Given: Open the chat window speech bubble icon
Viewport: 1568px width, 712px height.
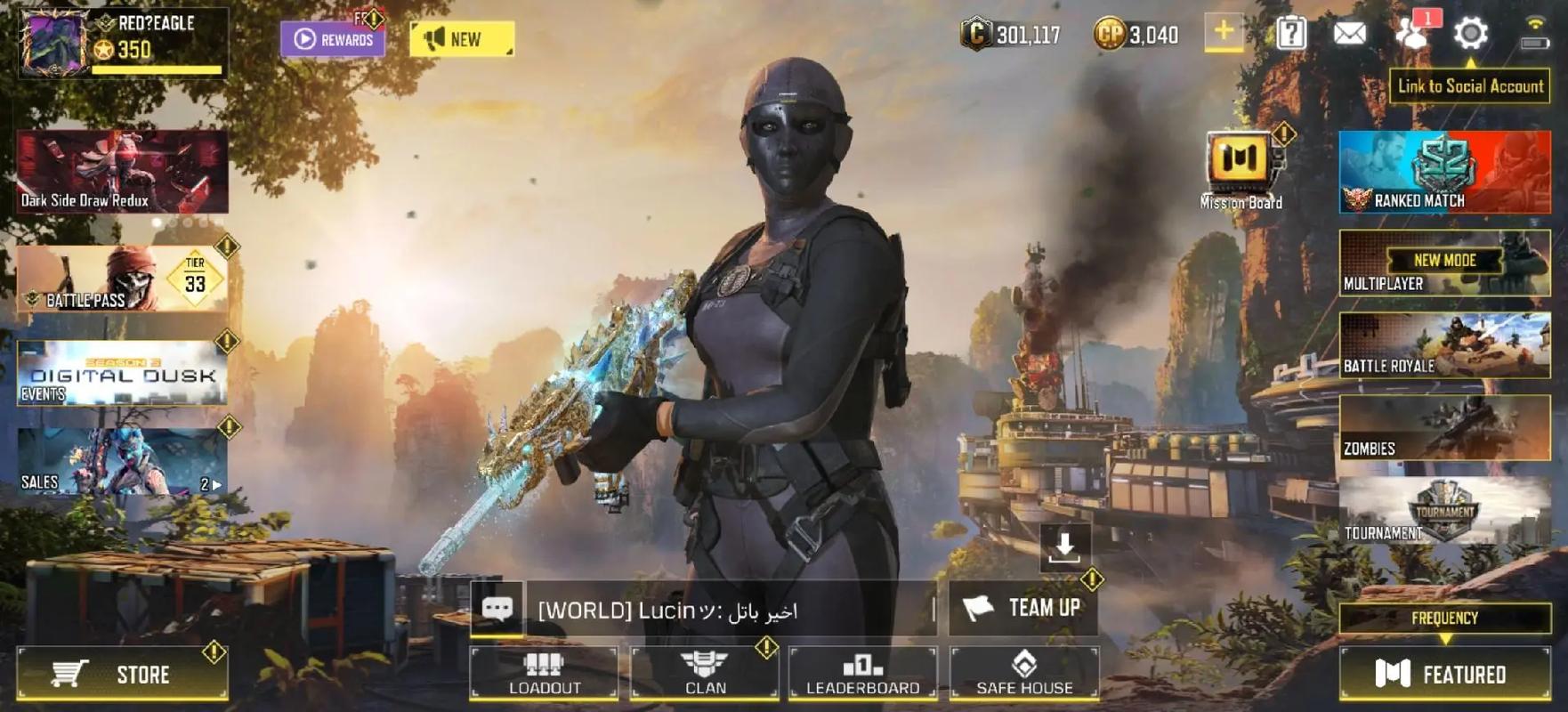Looking at the screenshot, I should (x=497, y=610).
